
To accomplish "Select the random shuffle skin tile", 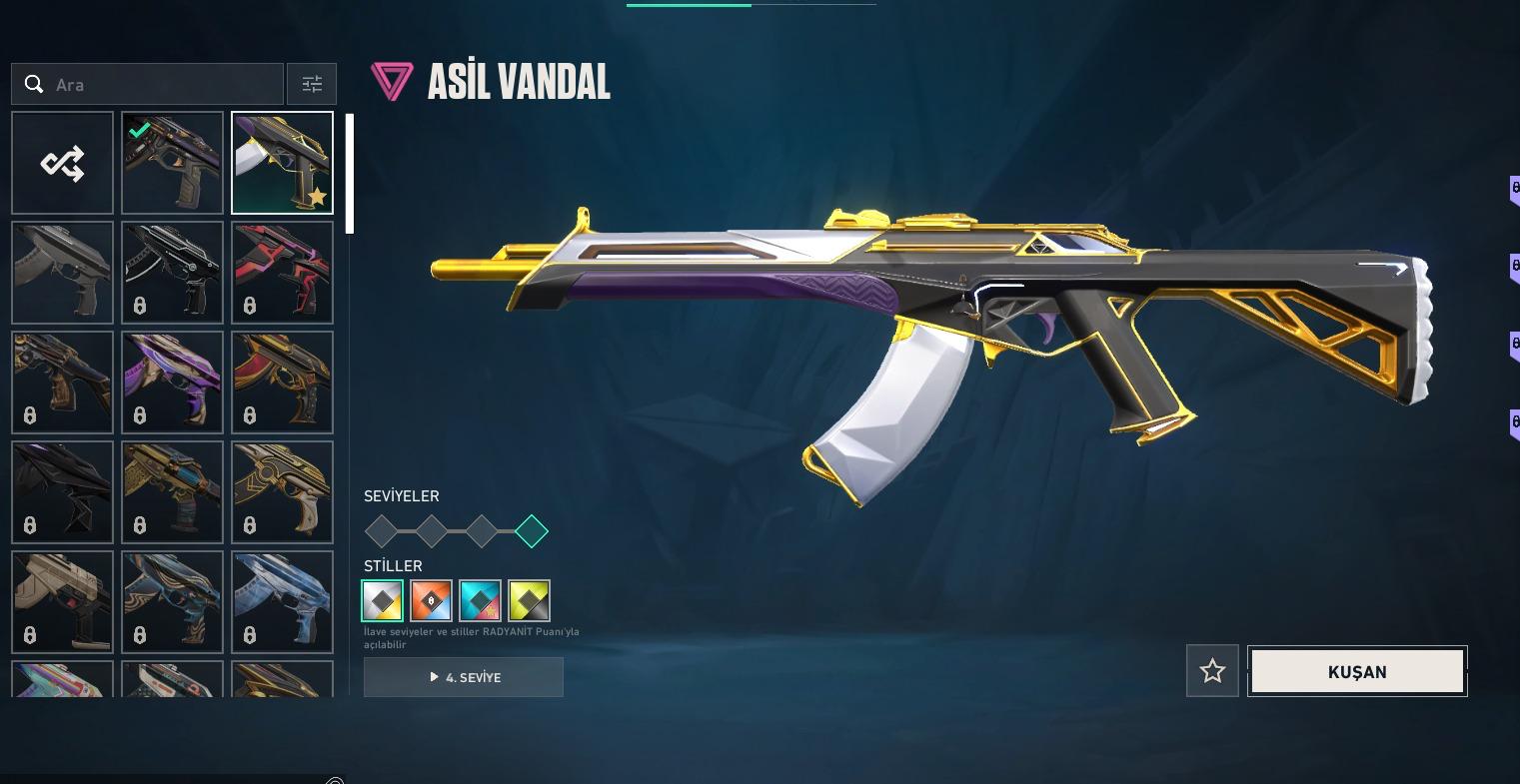I will (62, 163).
